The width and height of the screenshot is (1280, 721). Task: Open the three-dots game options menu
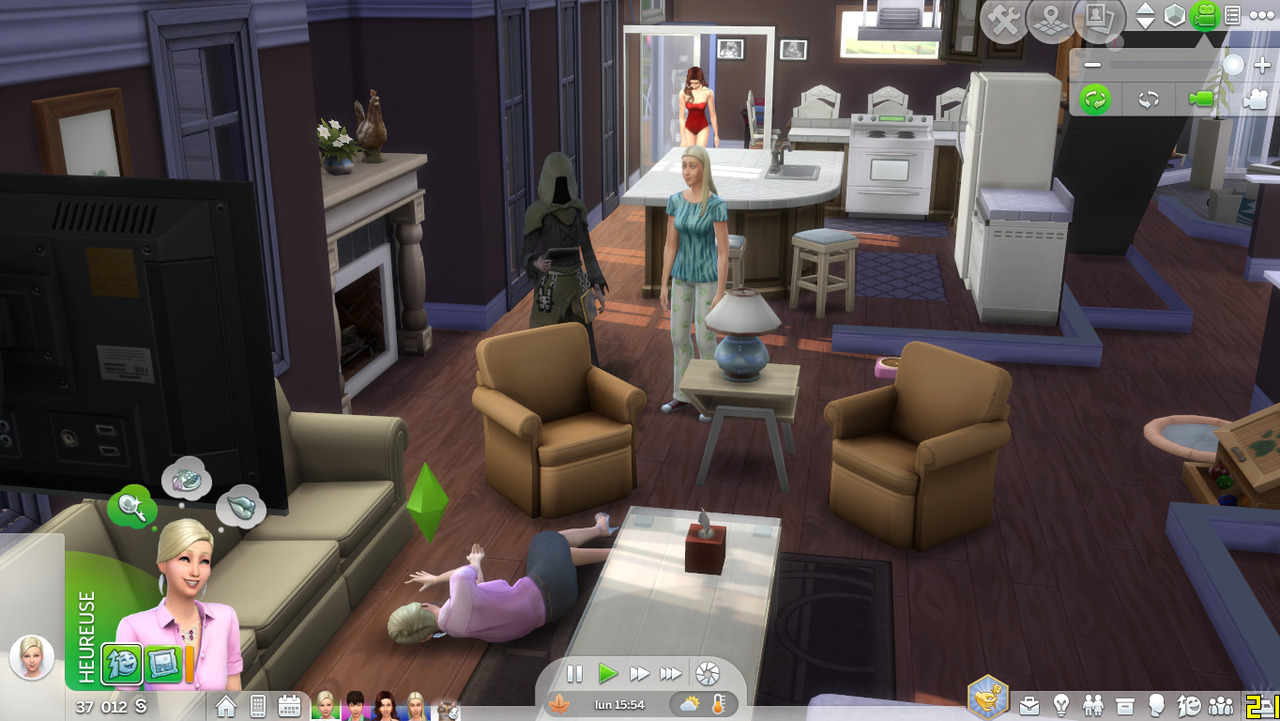click(1261, 16)
